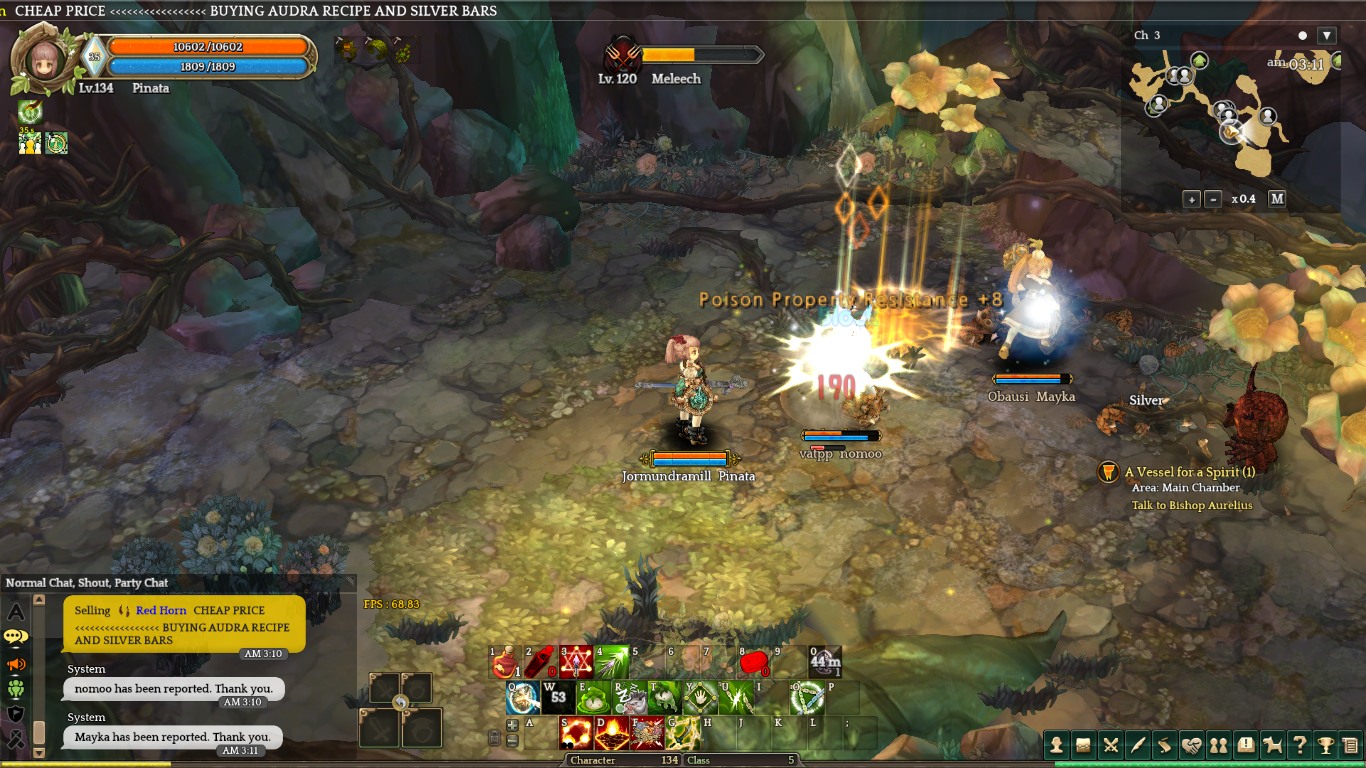The height and width of the screenshot is (768, 1366).
Task: Open the full map with M button
Action: (1277, 199)
